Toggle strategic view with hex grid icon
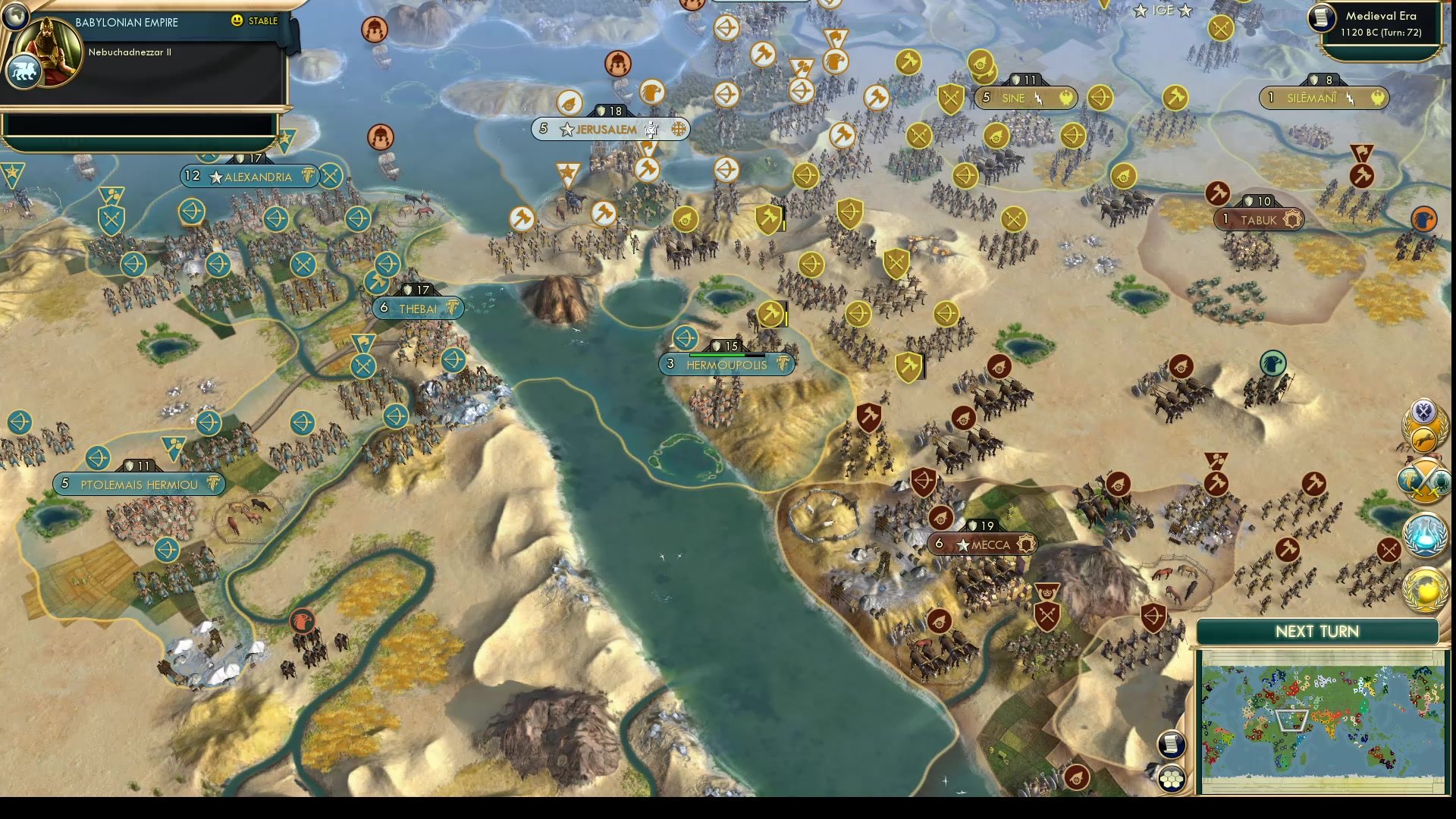Screen dimensions: 1456x819 (1171, 779)
